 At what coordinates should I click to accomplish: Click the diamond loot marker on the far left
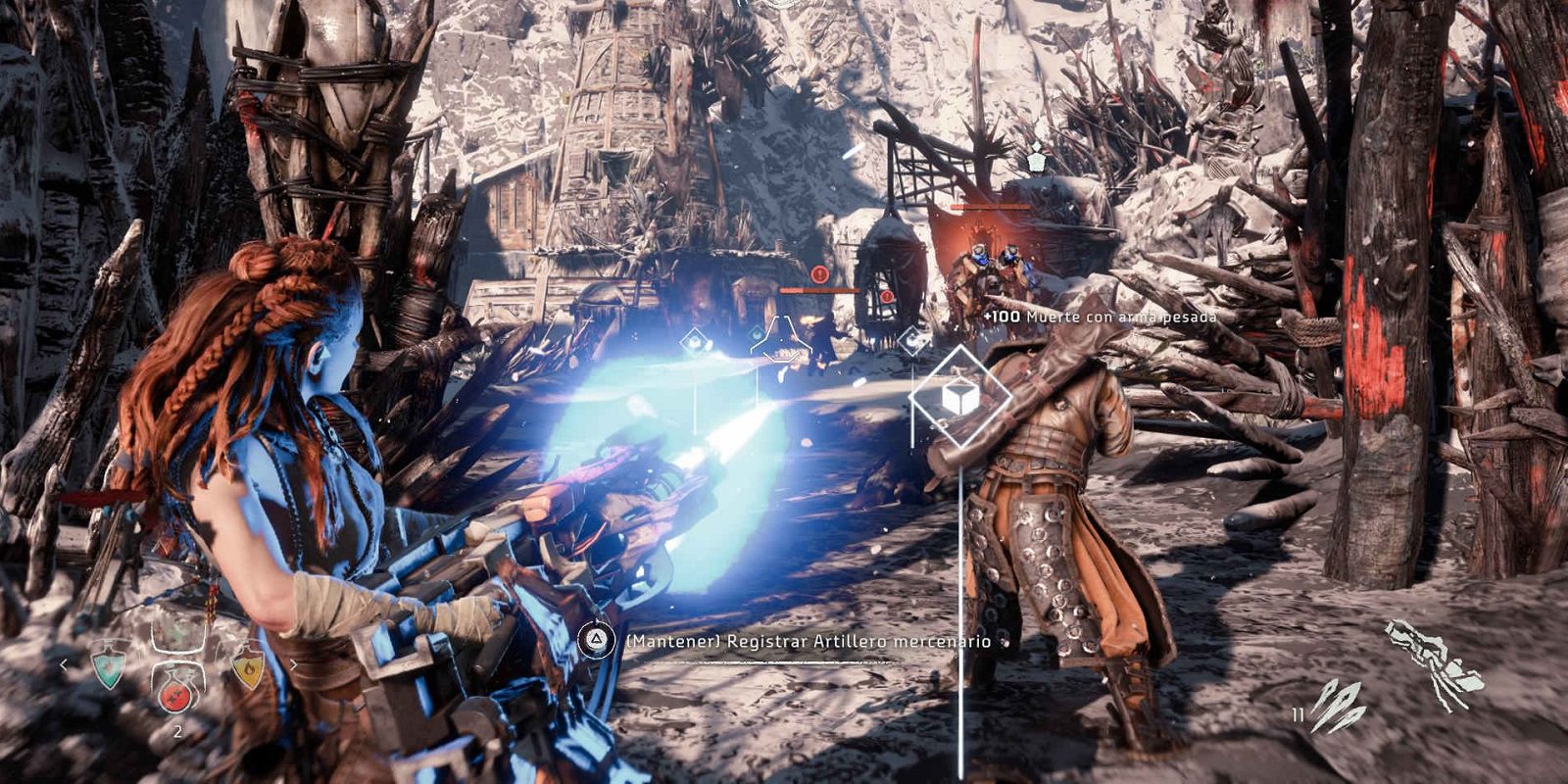coord(695,340)
